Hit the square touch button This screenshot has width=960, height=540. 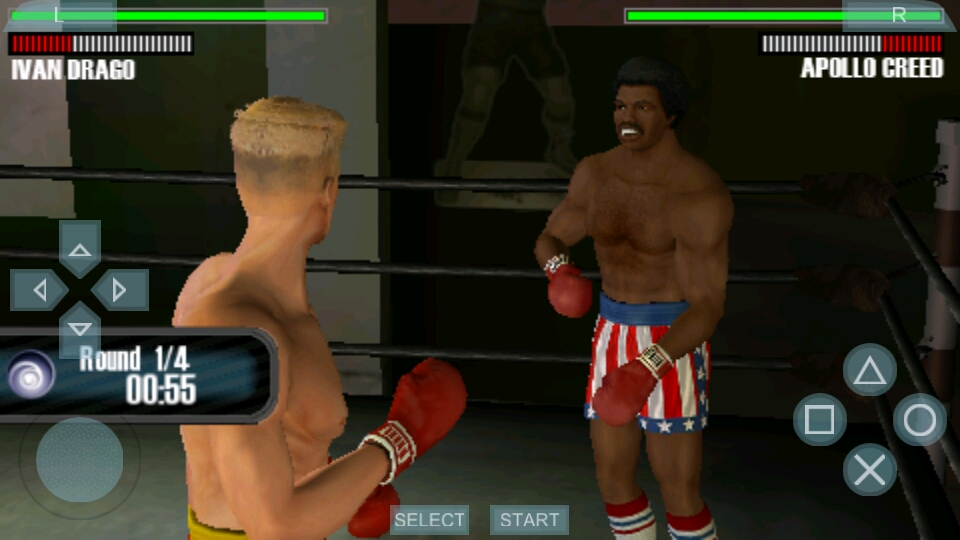(819, 420)
